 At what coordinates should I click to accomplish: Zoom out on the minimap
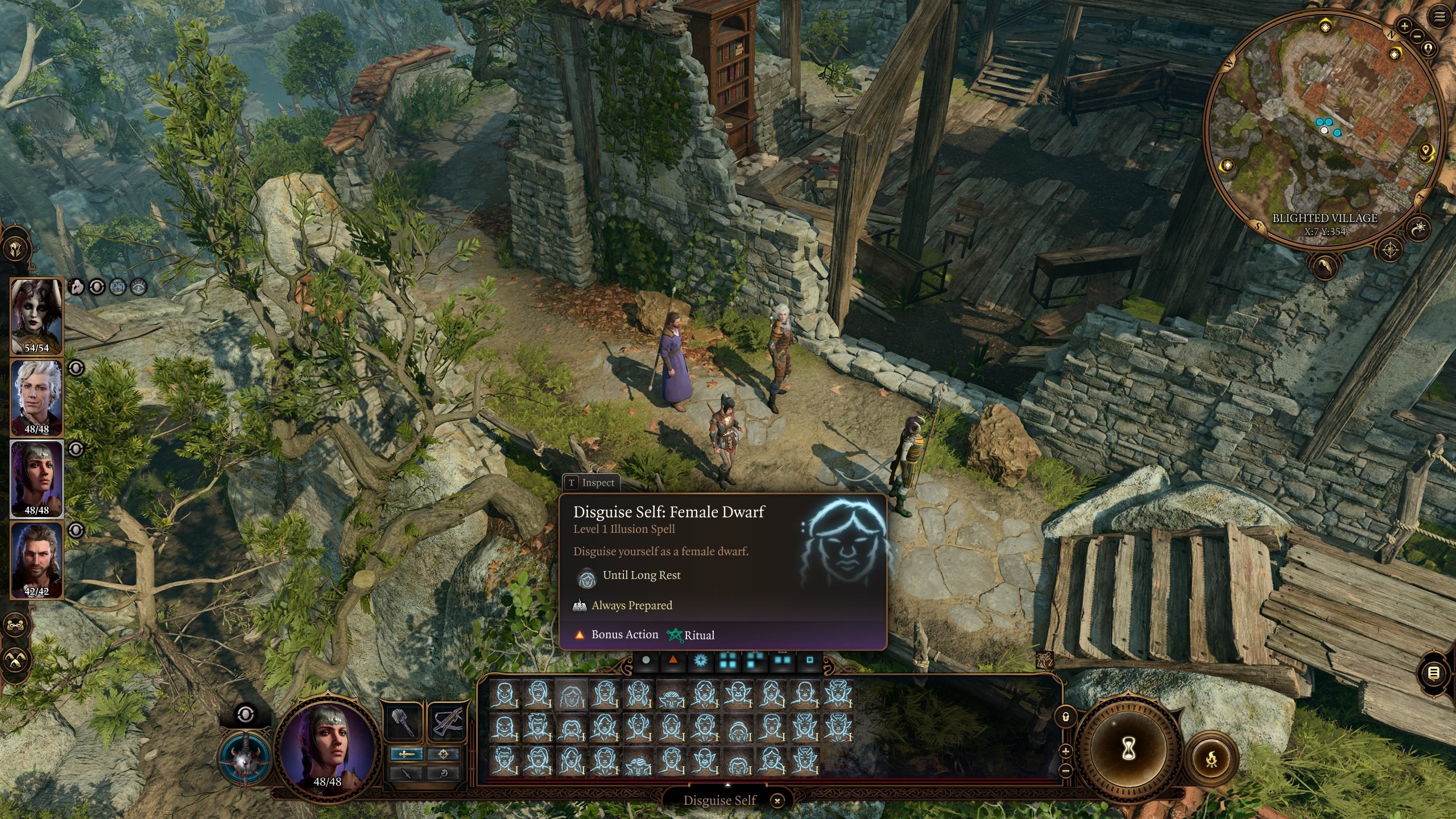click(x=1416, y=36)
